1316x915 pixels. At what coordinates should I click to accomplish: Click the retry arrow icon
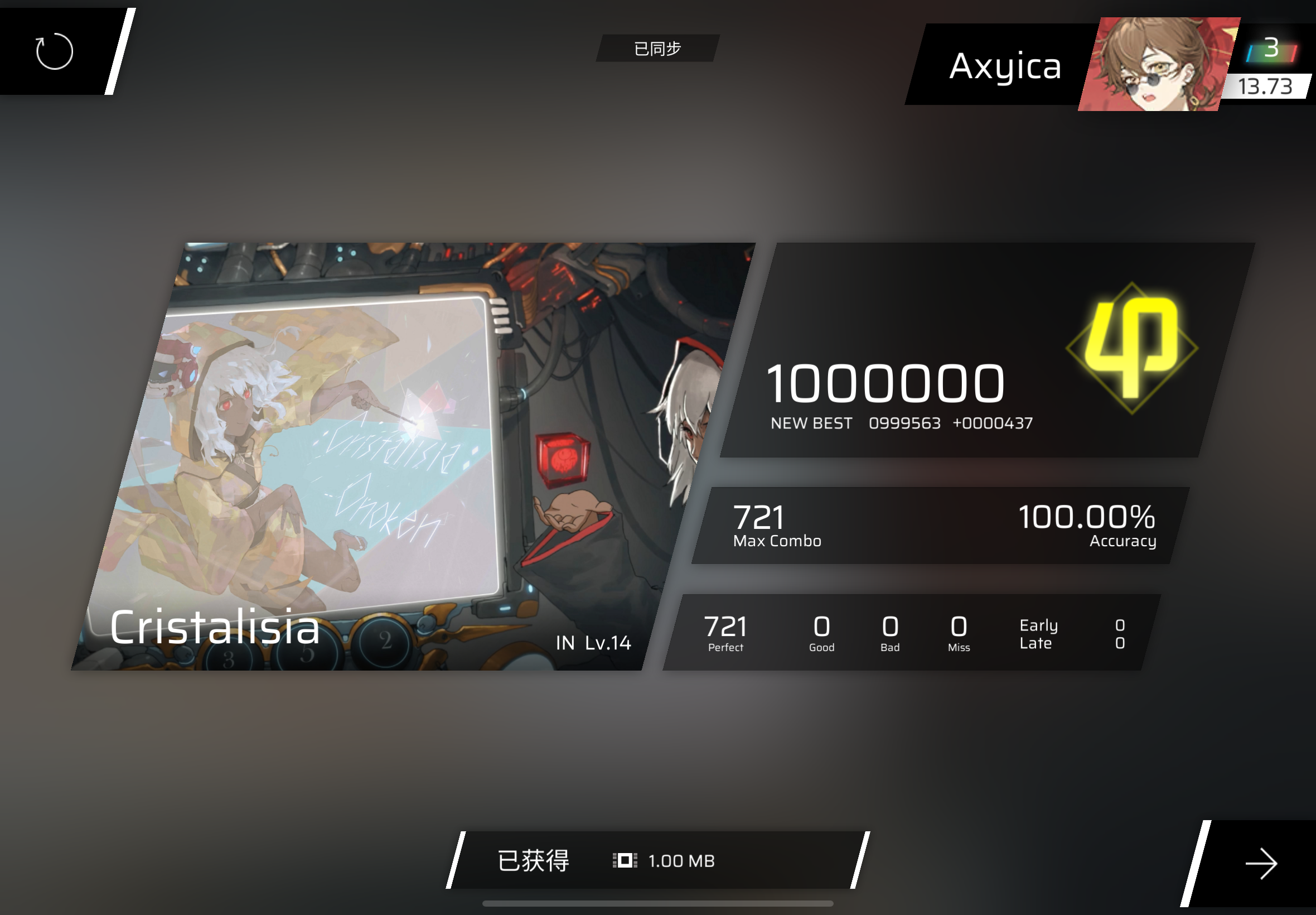click(55, 51)
